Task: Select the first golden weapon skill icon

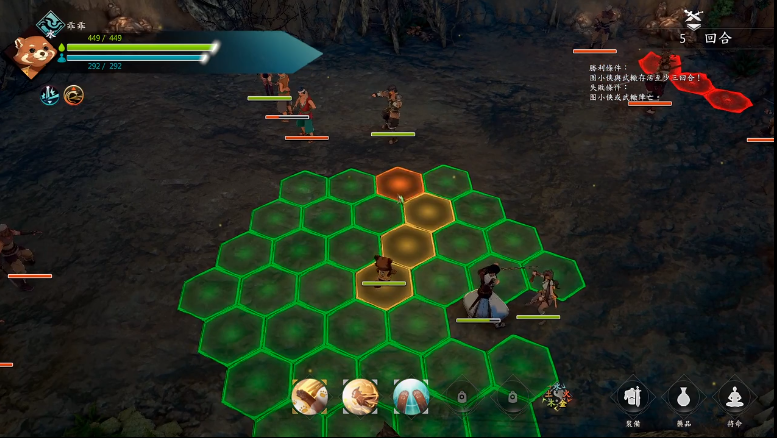Action: click(309, 397)
